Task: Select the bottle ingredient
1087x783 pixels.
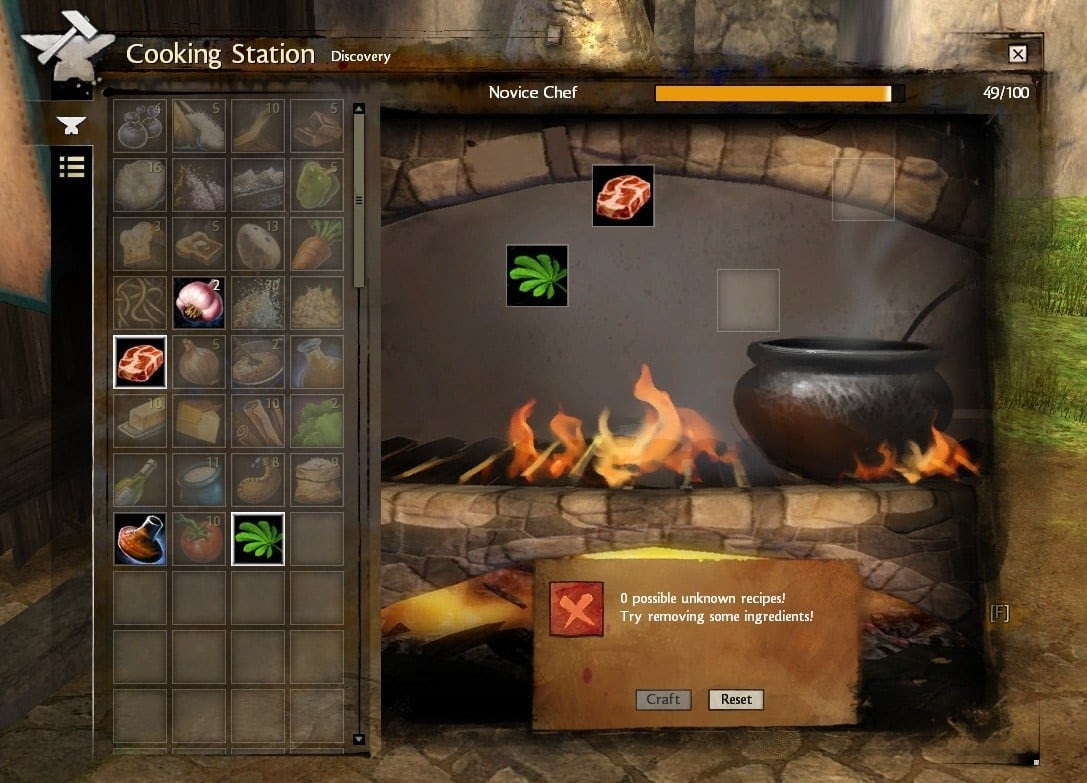Action: tap(140, 479)
